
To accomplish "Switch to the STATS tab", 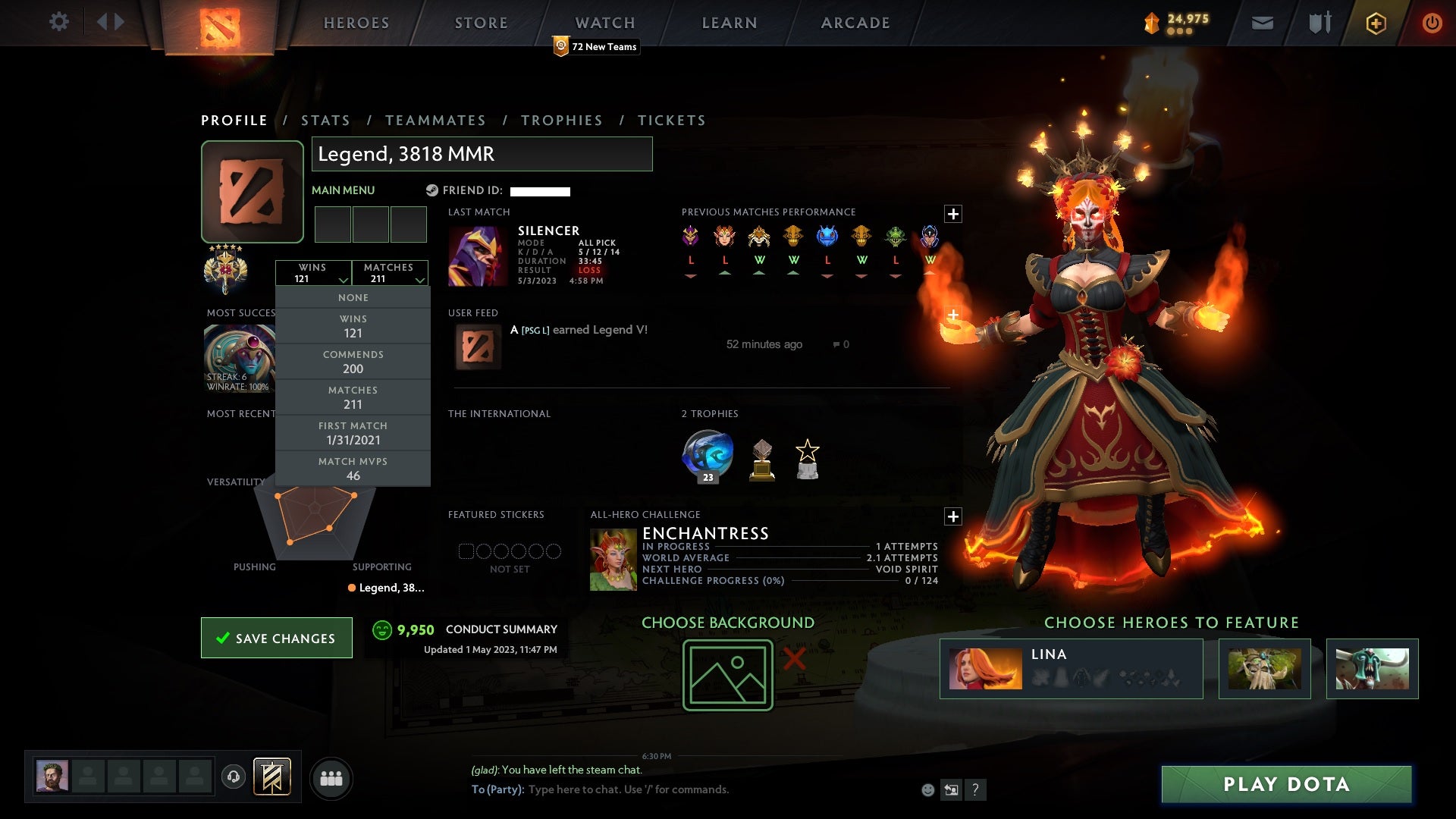I will coord(325,120).
